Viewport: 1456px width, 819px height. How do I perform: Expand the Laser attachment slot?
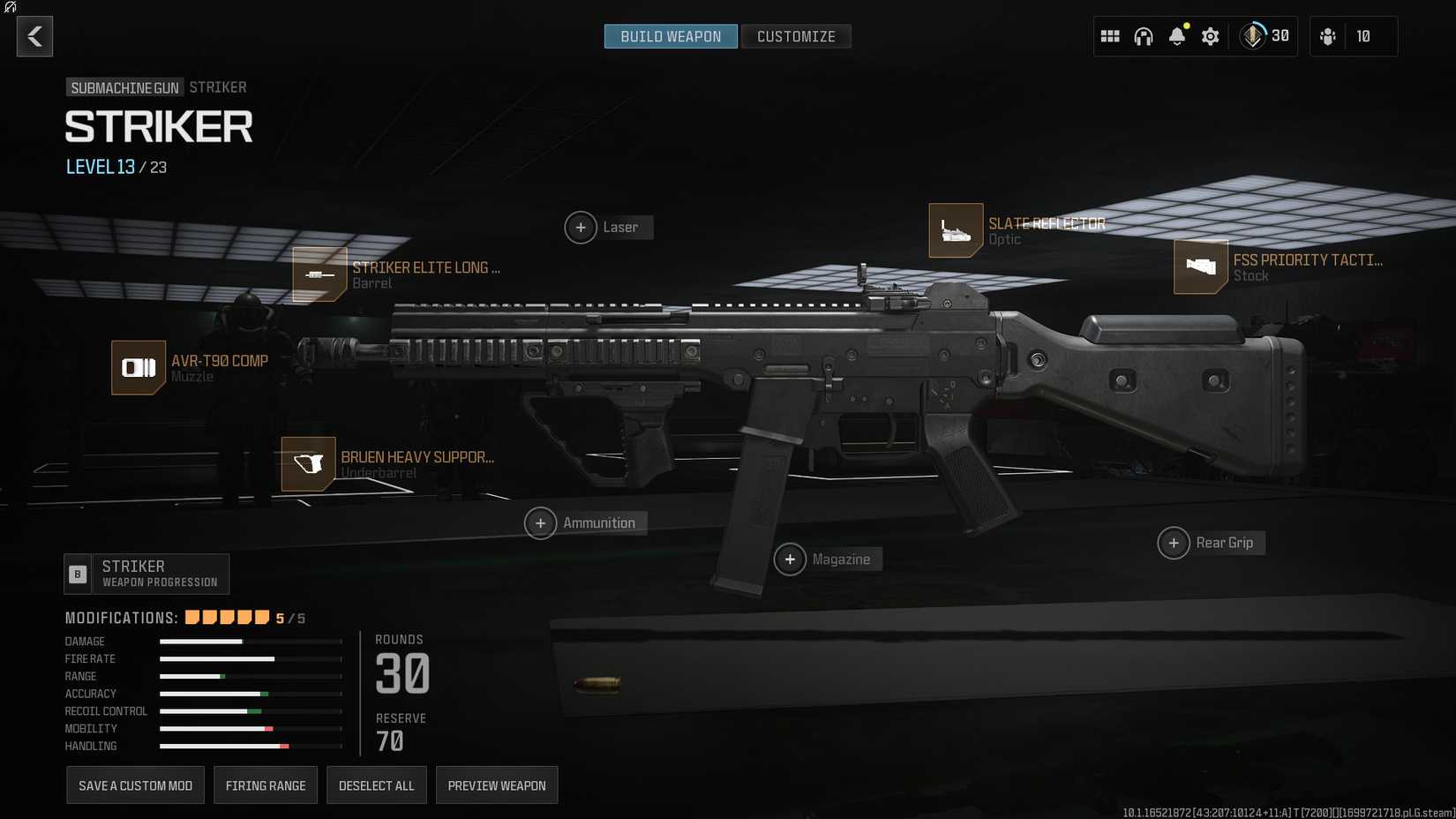pyautogui.click(x=581, y=227)
